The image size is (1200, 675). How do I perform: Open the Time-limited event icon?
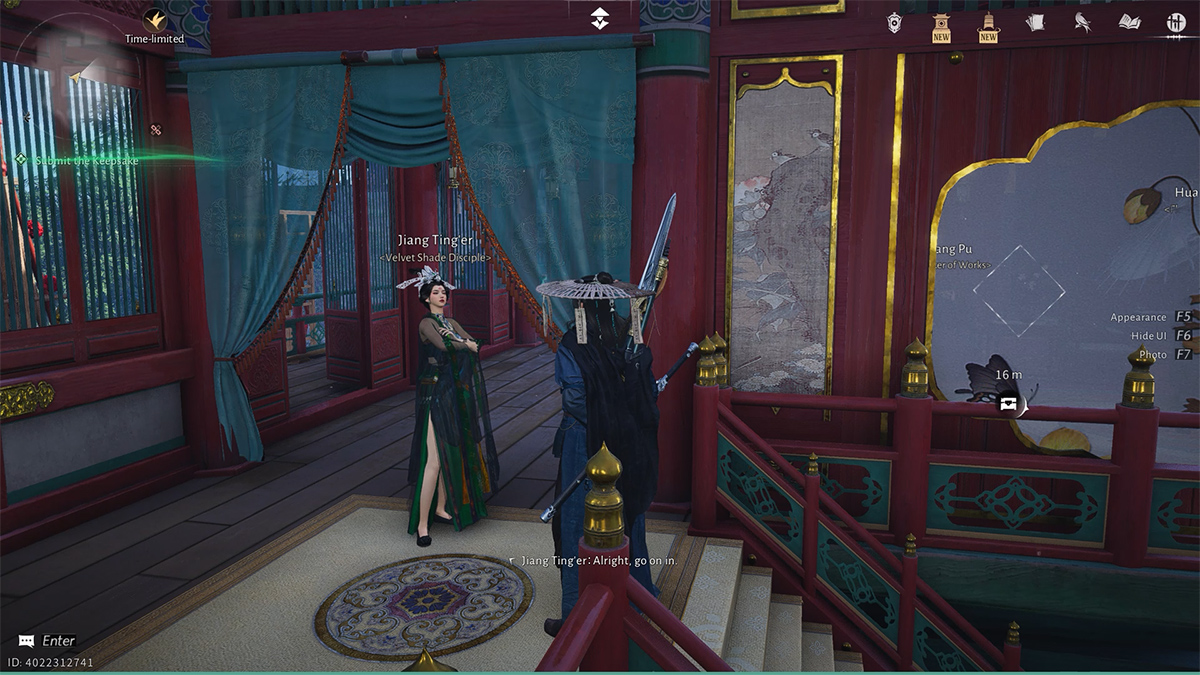[x=154, y=20]
